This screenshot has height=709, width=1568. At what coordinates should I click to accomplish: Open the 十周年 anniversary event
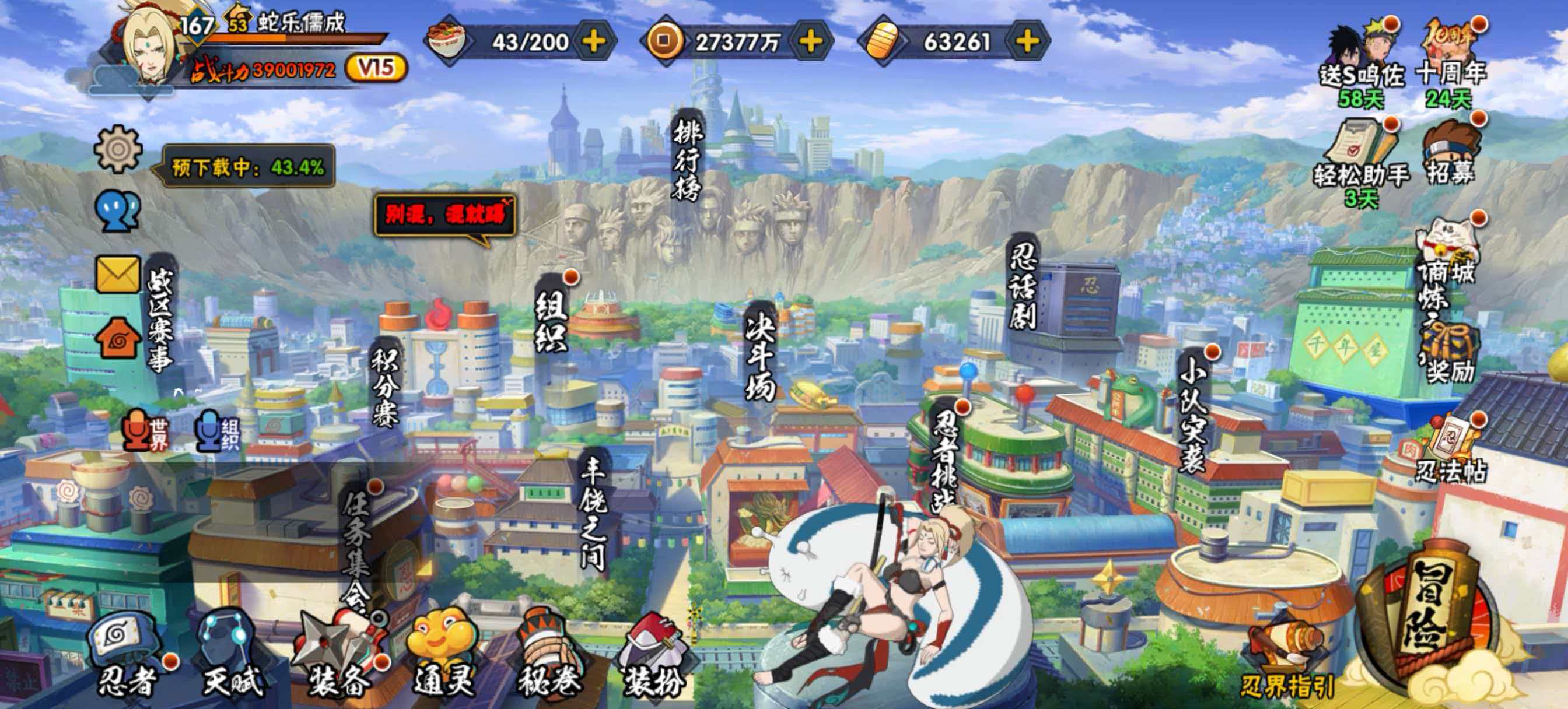pyautogui.click(x=1451, y=61)
